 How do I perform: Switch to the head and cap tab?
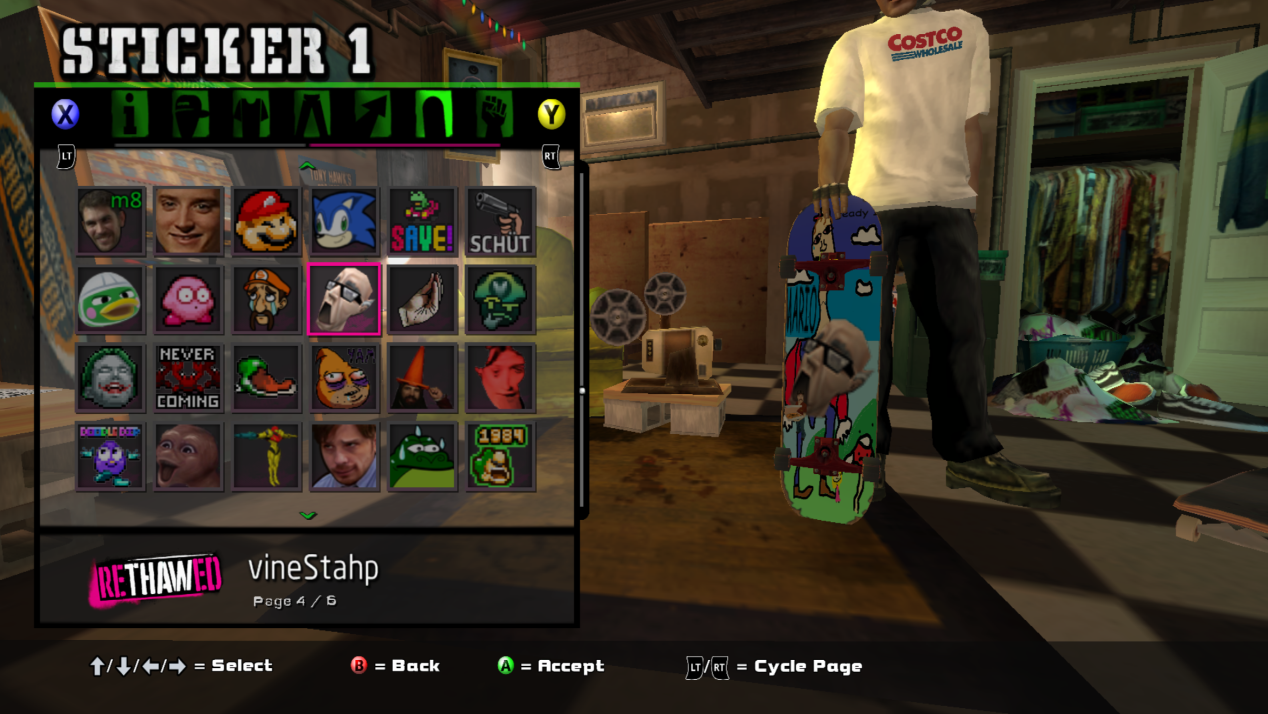[190, 114]
